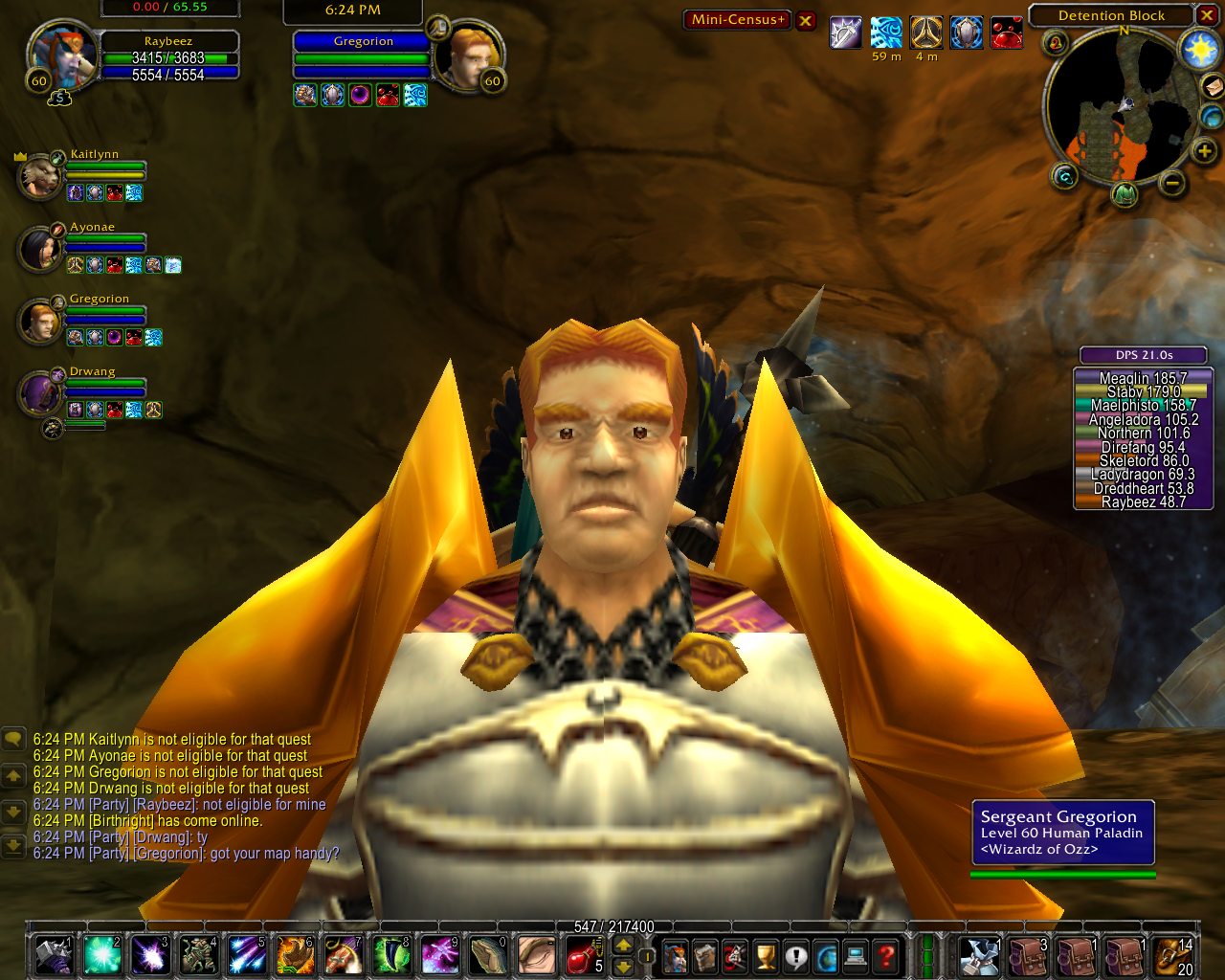Close the Detention Block minimap header
The width and height of the screenshot is (1225, 980).
point(1206,15)
